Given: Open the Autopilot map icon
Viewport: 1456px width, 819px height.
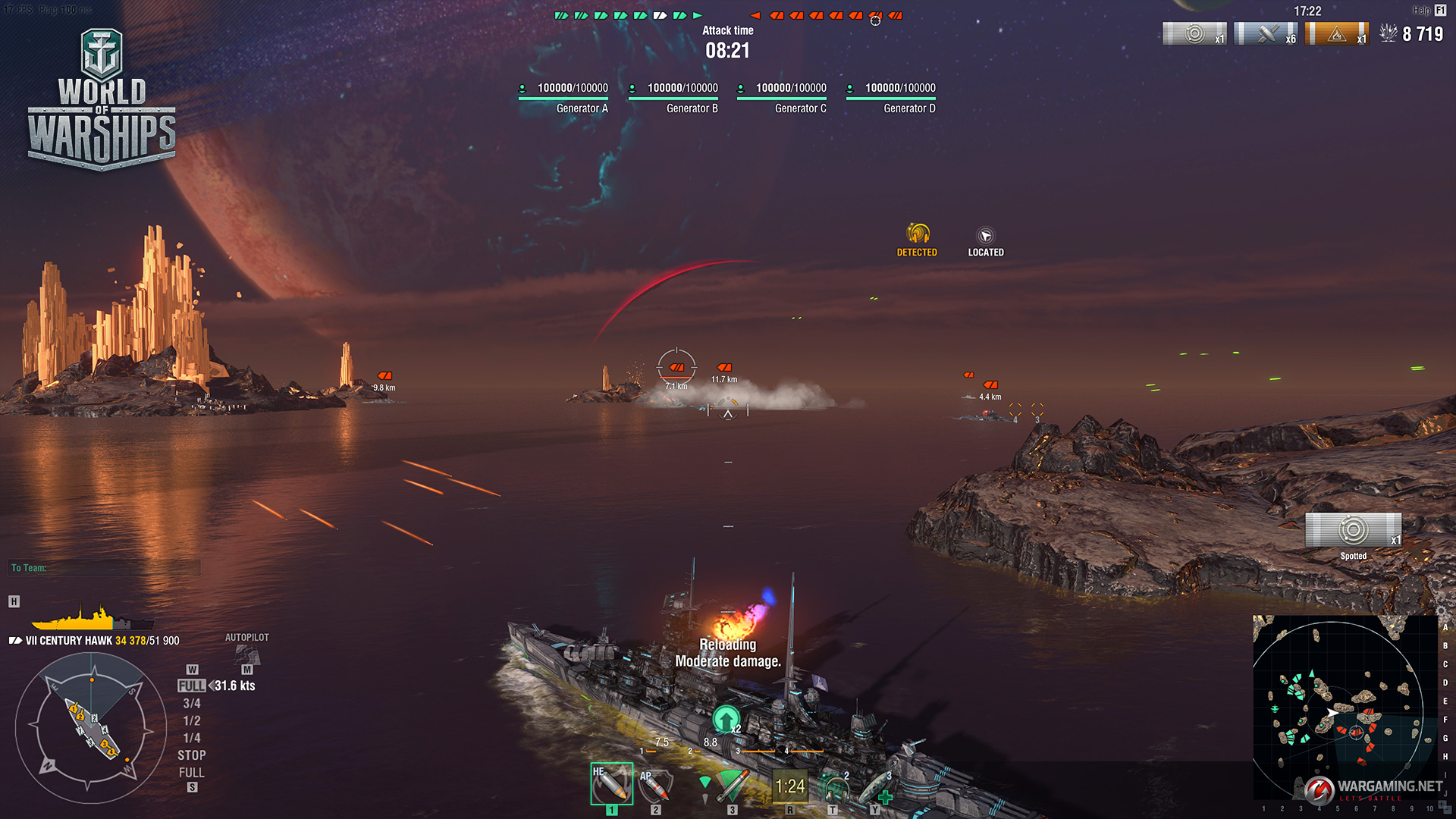Looking at the screenshot, I should coord(247,655).
